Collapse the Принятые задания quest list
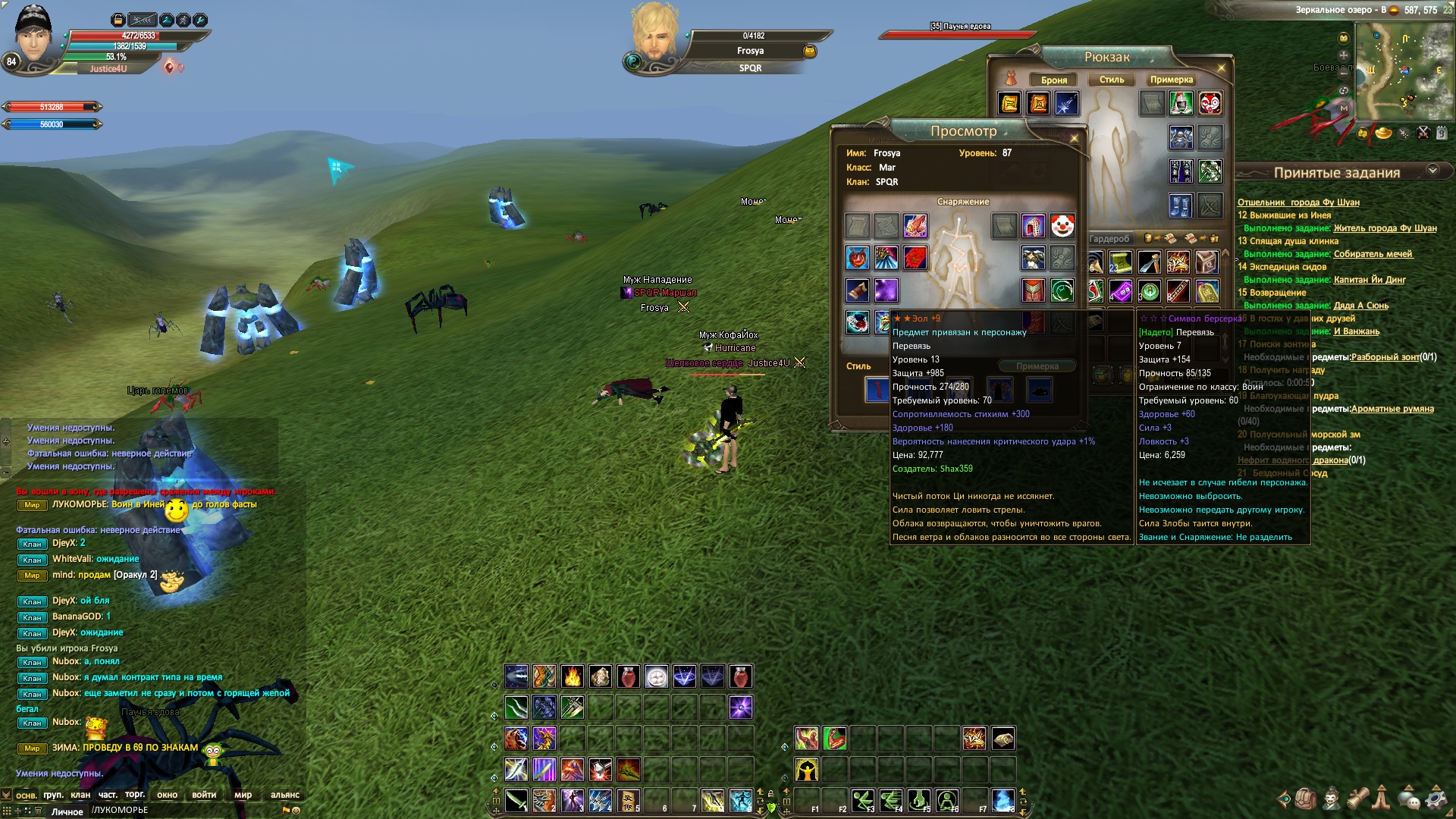The height and width of the screenshot is (819, 1456). pyautogui.click(x=1432, y=171)
